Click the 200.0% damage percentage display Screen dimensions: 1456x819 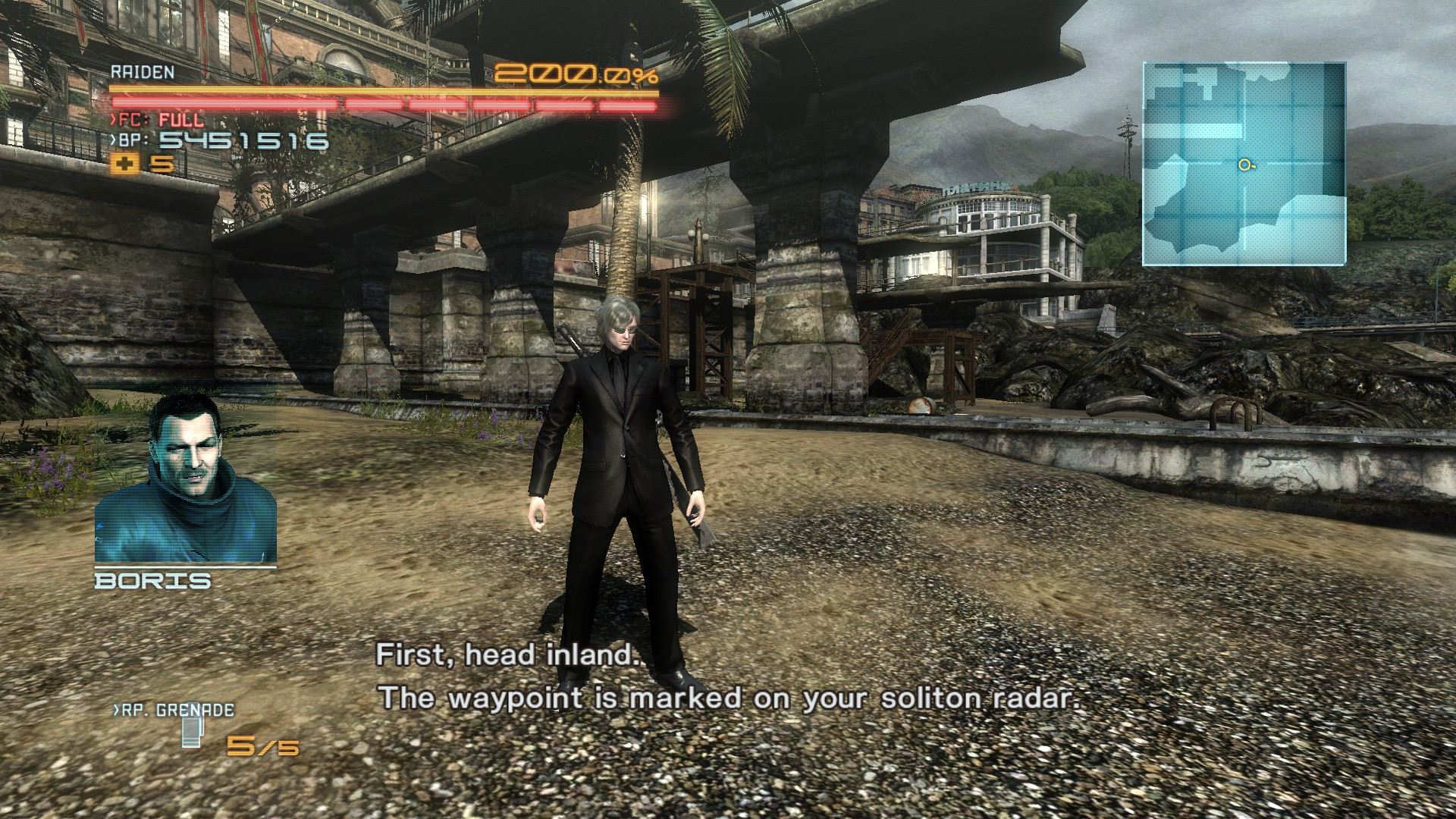pyautogui.click(x=578, y=72)
